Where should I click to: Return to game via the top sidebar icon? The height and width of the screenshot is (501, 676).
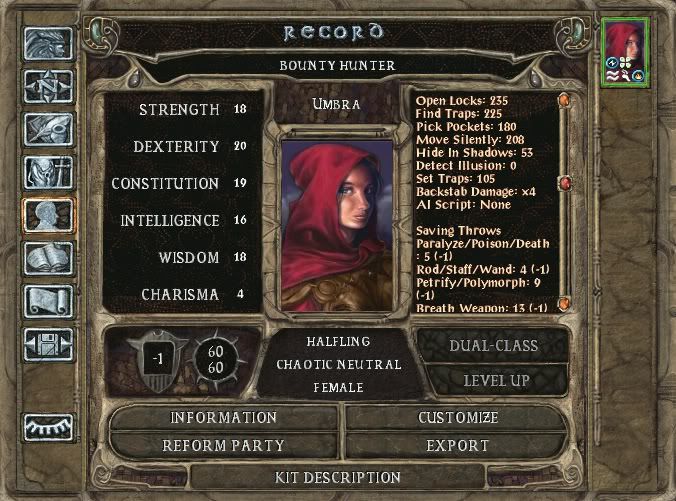(x=47, y=43)
